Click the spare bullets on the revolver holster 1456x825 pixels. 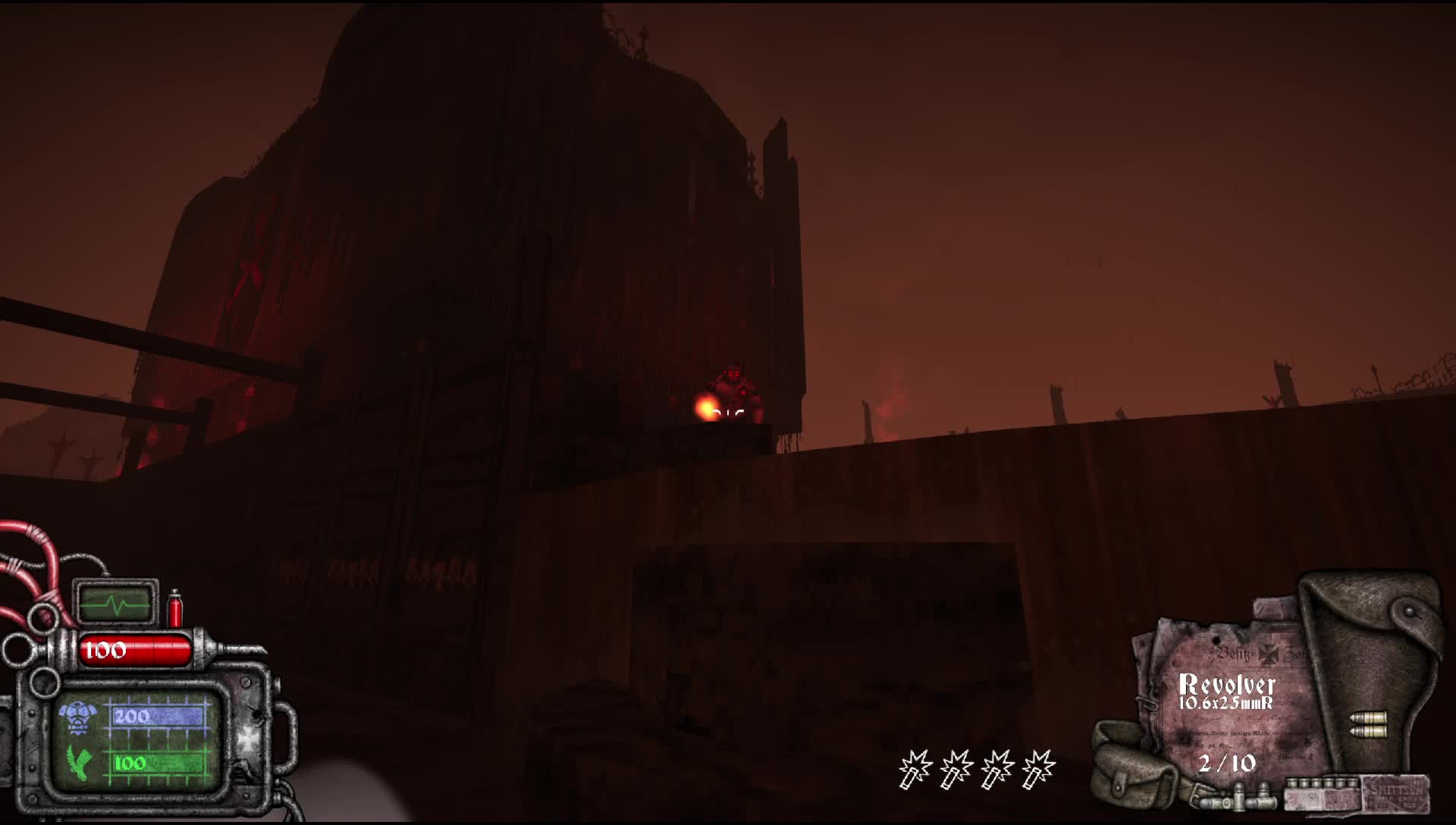coord(1368,725)
